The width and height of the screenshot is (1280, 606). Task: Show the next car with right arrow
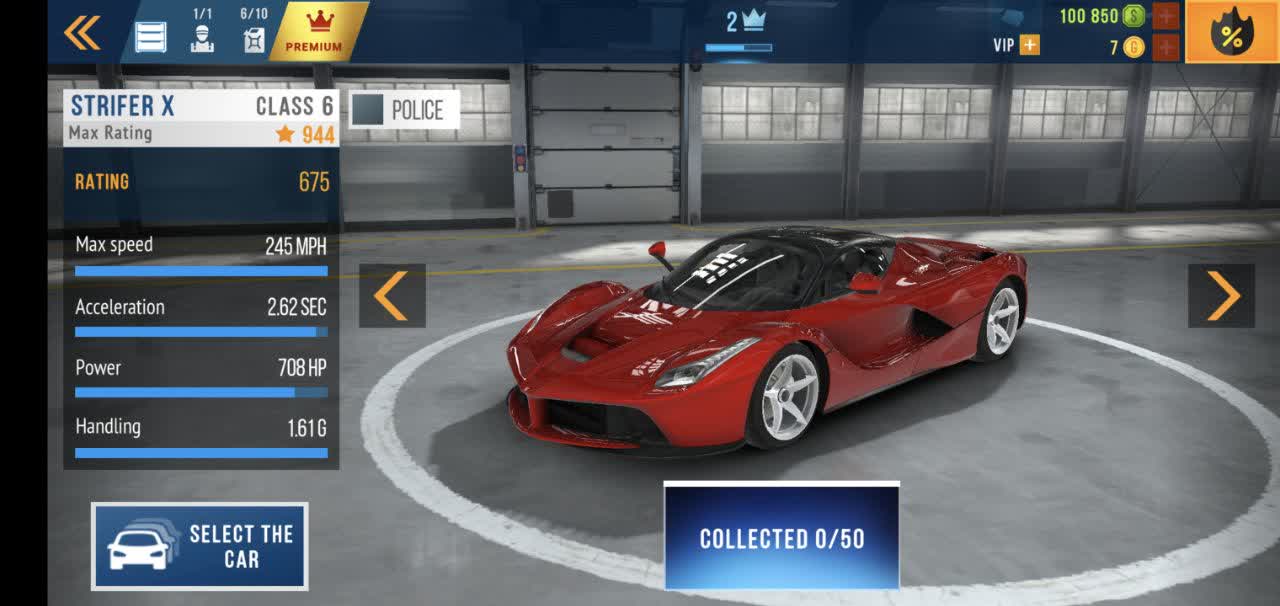coord(1221,295)
